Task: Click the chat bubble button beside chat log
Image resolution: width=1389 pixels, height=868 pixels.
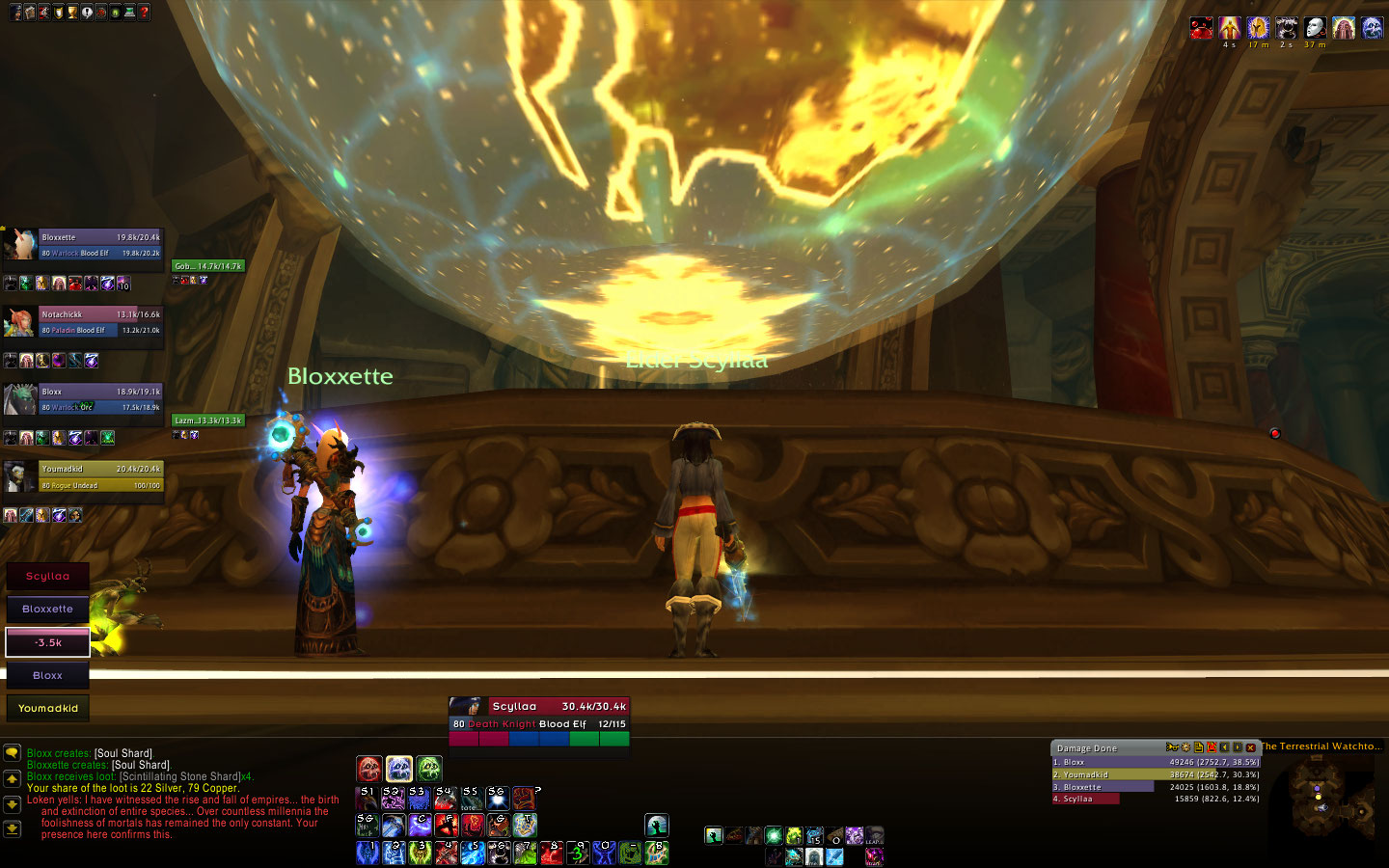Action: [x=13, y=753]
